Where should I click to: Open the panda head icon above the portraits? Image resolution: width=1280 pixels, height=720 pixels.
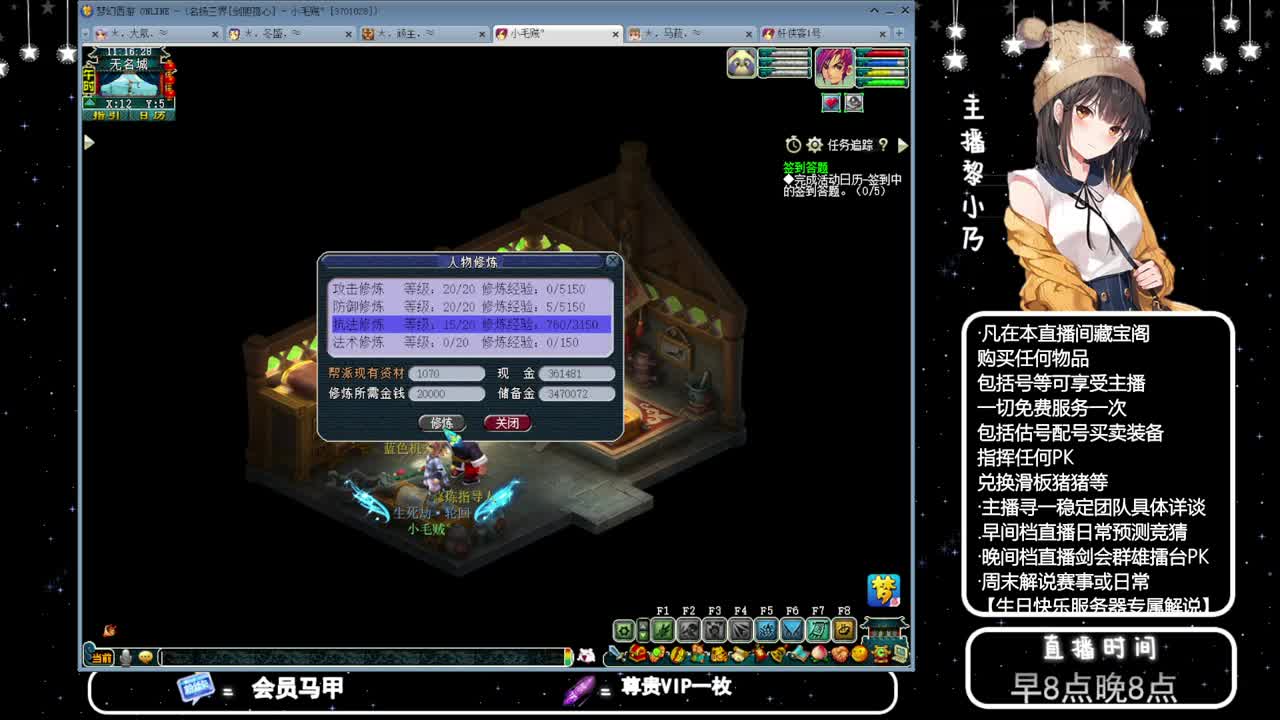[x=740, y=63]
